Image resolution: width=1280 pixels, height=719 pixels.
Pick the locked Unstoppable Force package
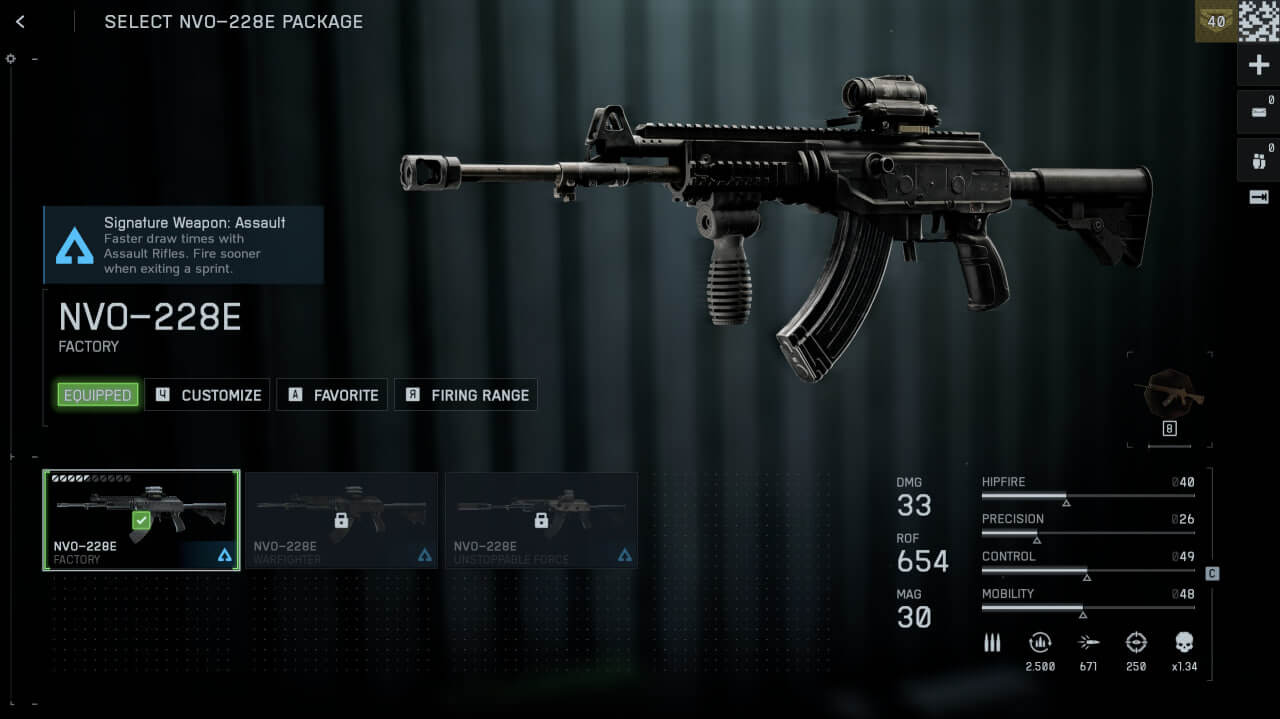point(541,520)
